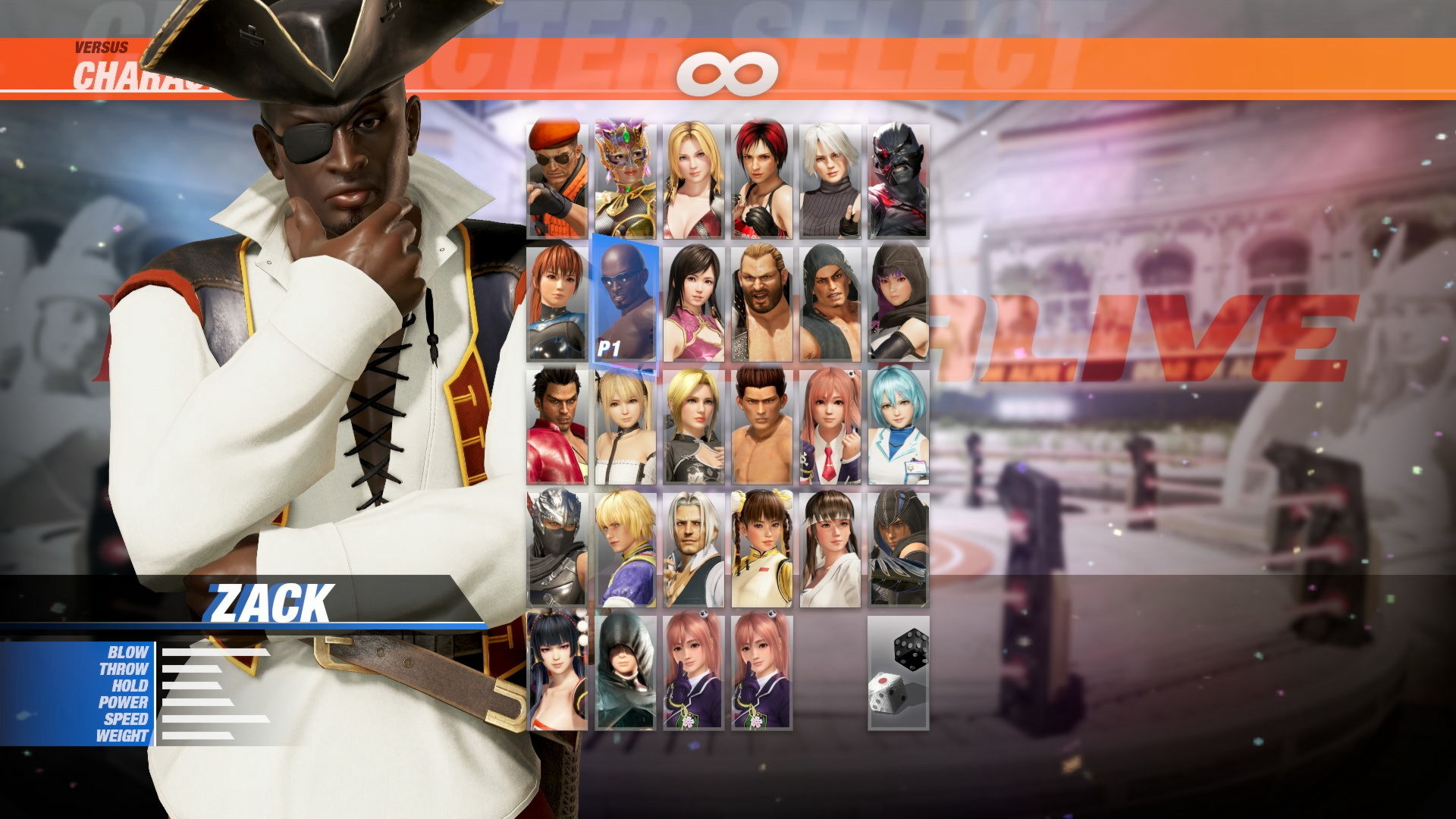Click Zack's highlighted P1 portrait
This screenshot has width=1456, height=819.
click(x=623, y=303)
